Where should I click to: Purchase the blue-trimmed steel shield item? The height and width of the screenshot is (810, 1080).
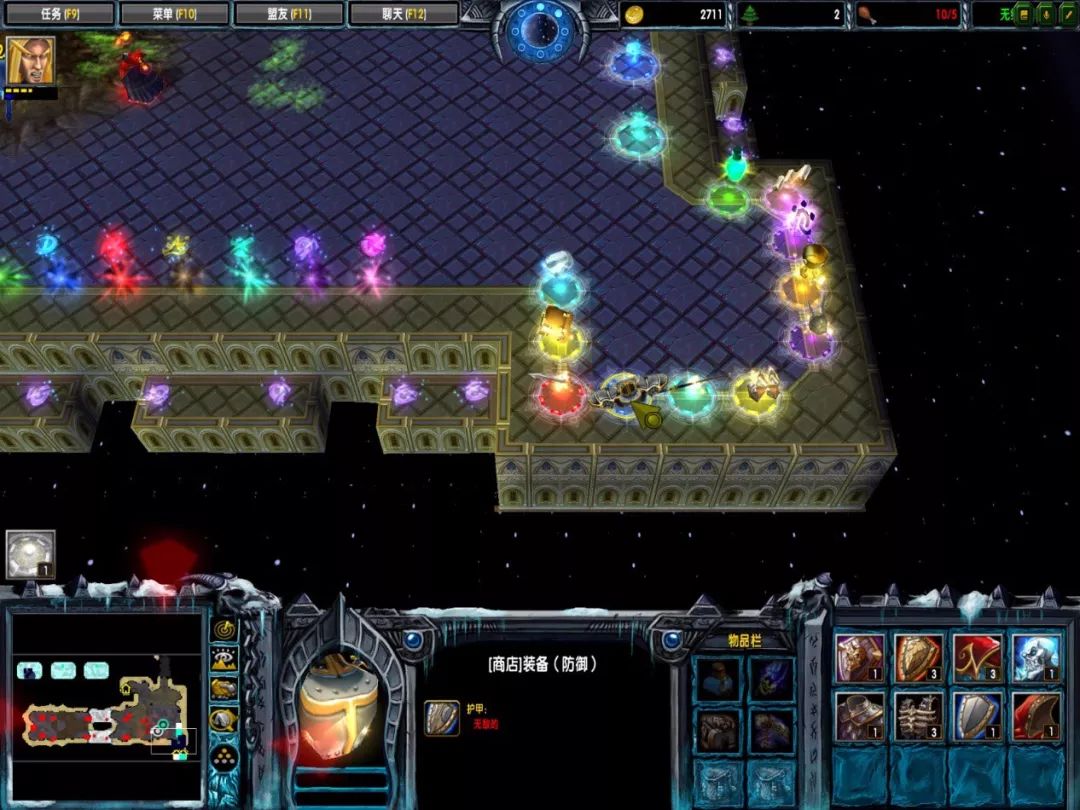tap(977, 716)
